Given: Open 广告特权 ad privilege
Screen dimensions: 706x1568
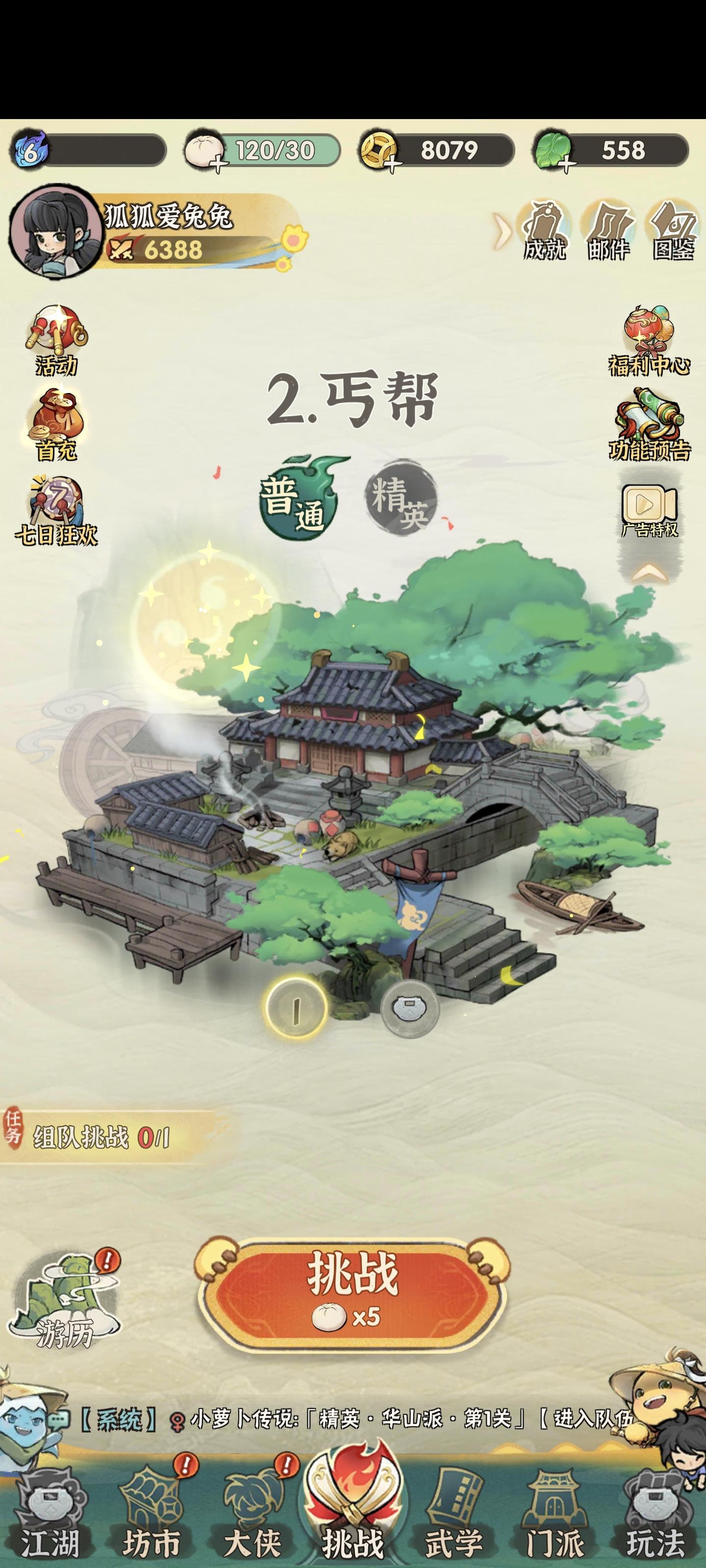Looking at the screenshot, I should pos(648,504).
